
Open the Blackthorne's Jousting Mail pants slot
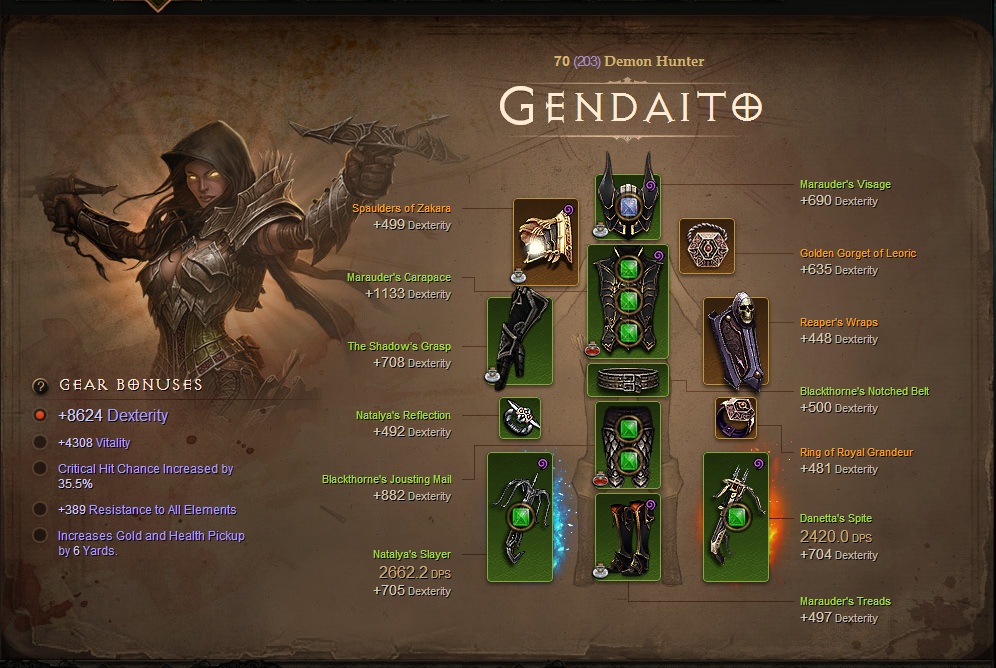627,446
